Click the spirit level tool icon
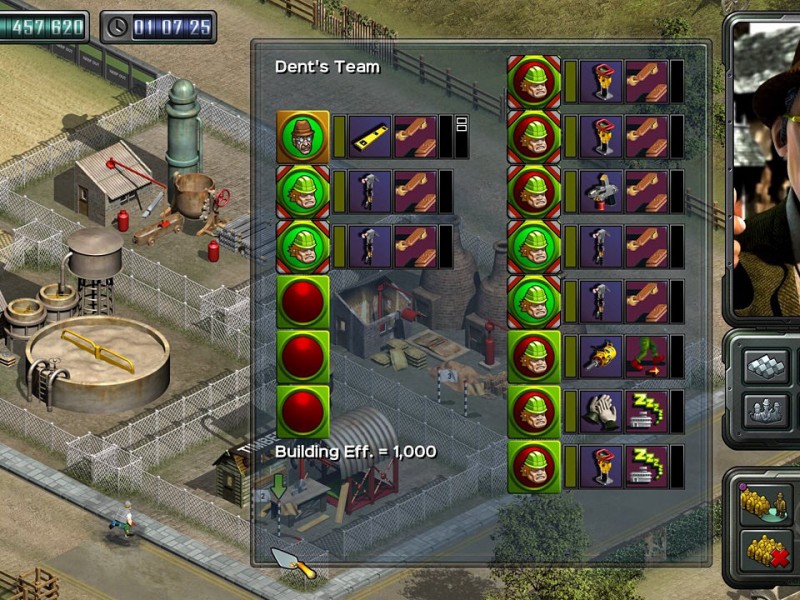 (x=370, y=137)
